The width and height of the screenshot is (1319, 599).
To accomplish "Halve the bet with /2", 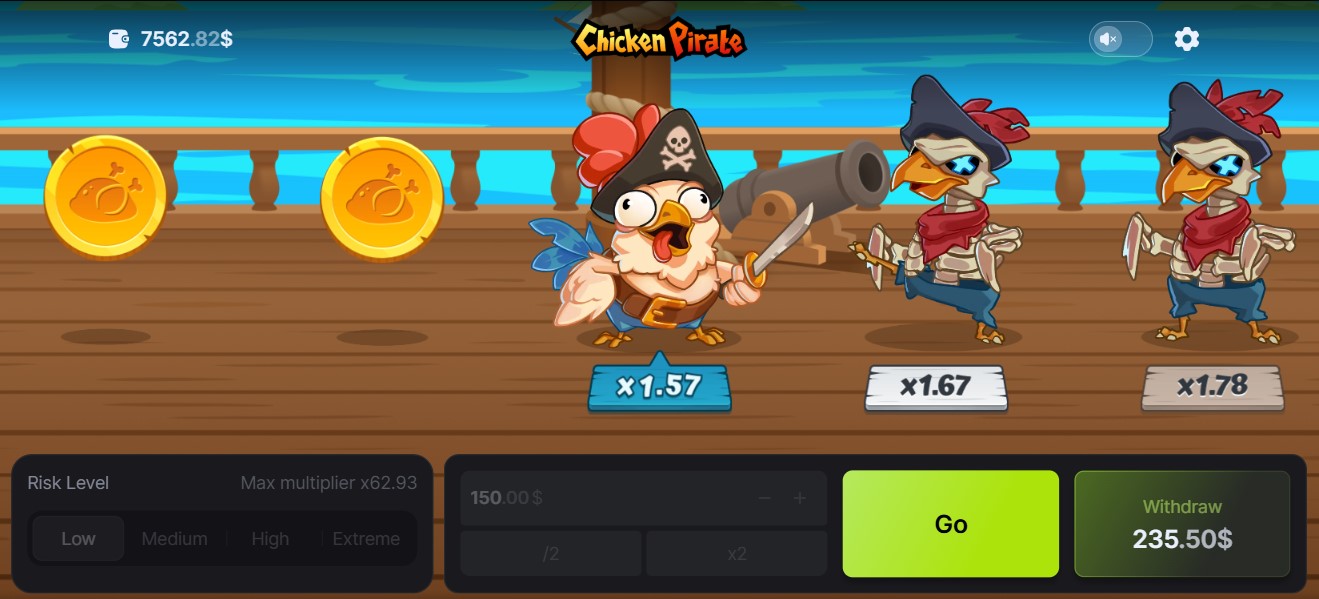I will click(550, 554).
